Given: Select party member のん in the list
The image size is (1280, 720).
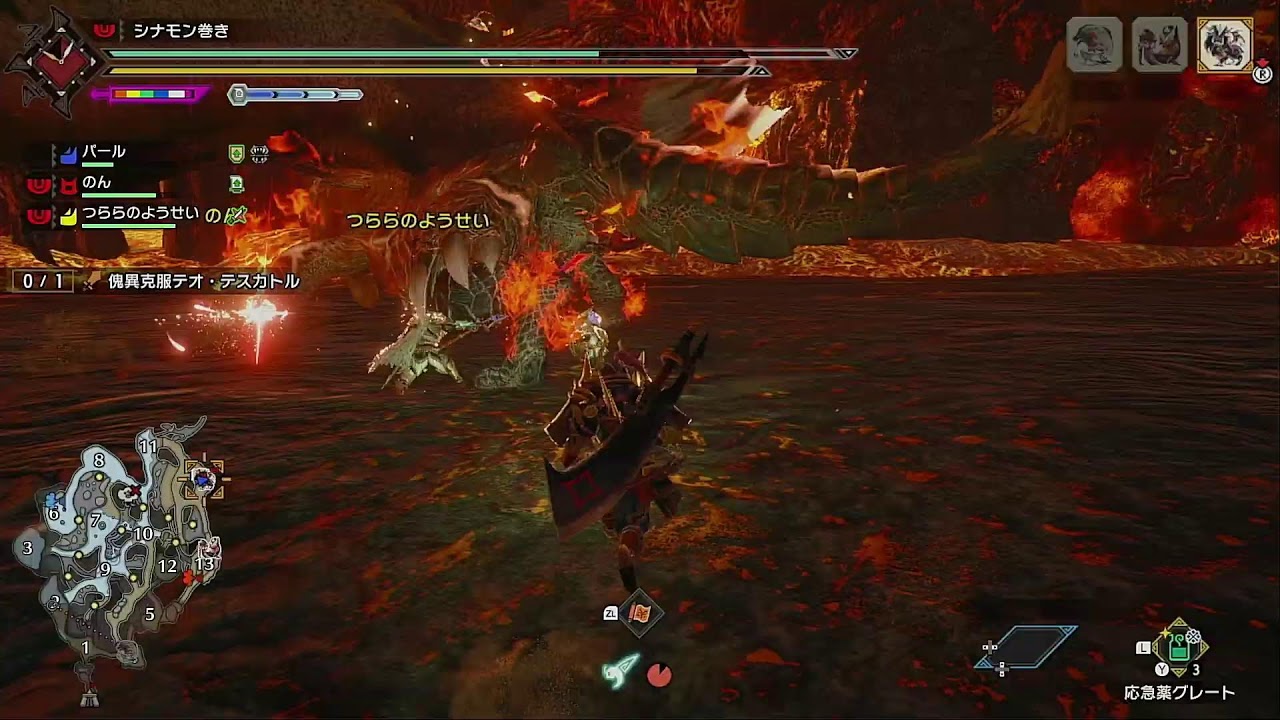Looking at the screenshot, I should point(97,183).
